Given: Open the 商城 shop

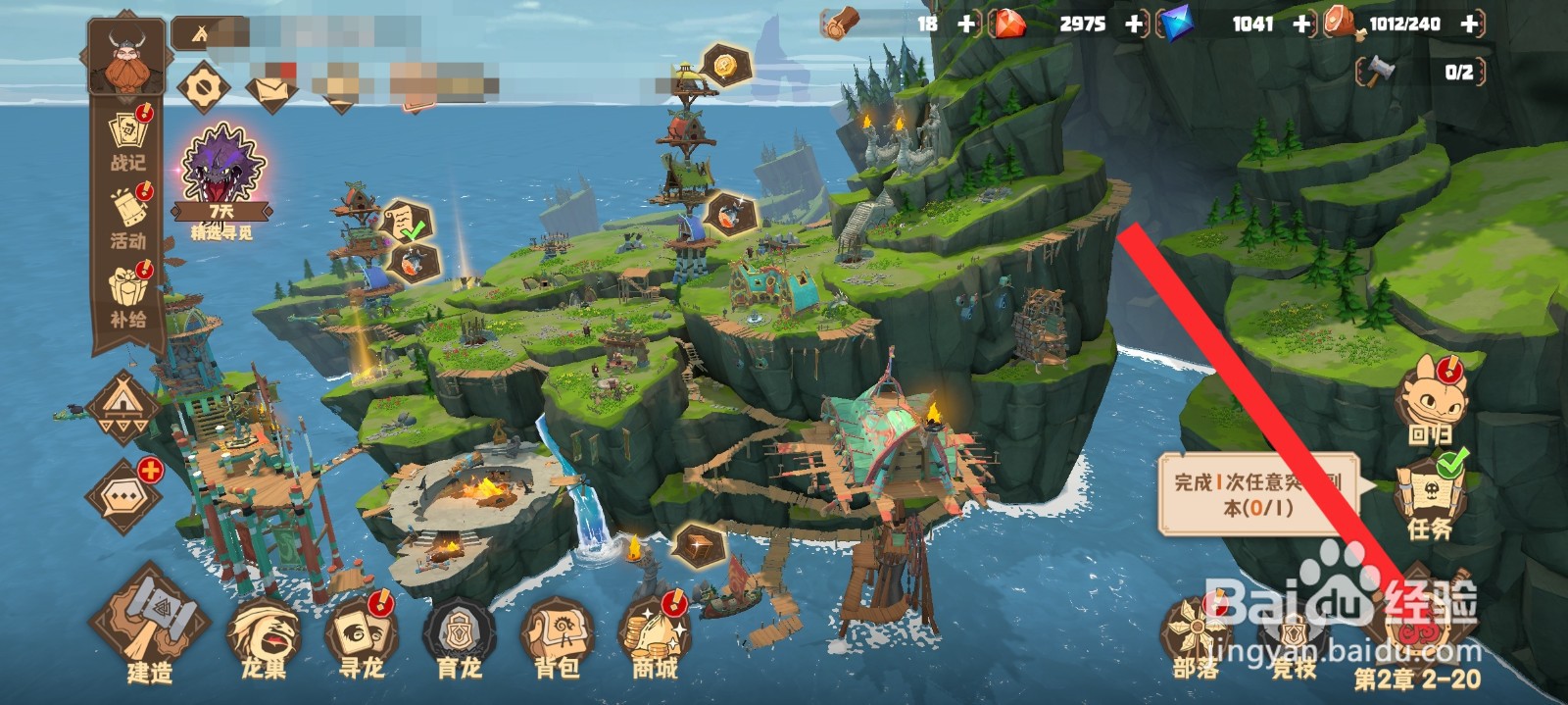Looking at the screenshot, I should (655, 637).
